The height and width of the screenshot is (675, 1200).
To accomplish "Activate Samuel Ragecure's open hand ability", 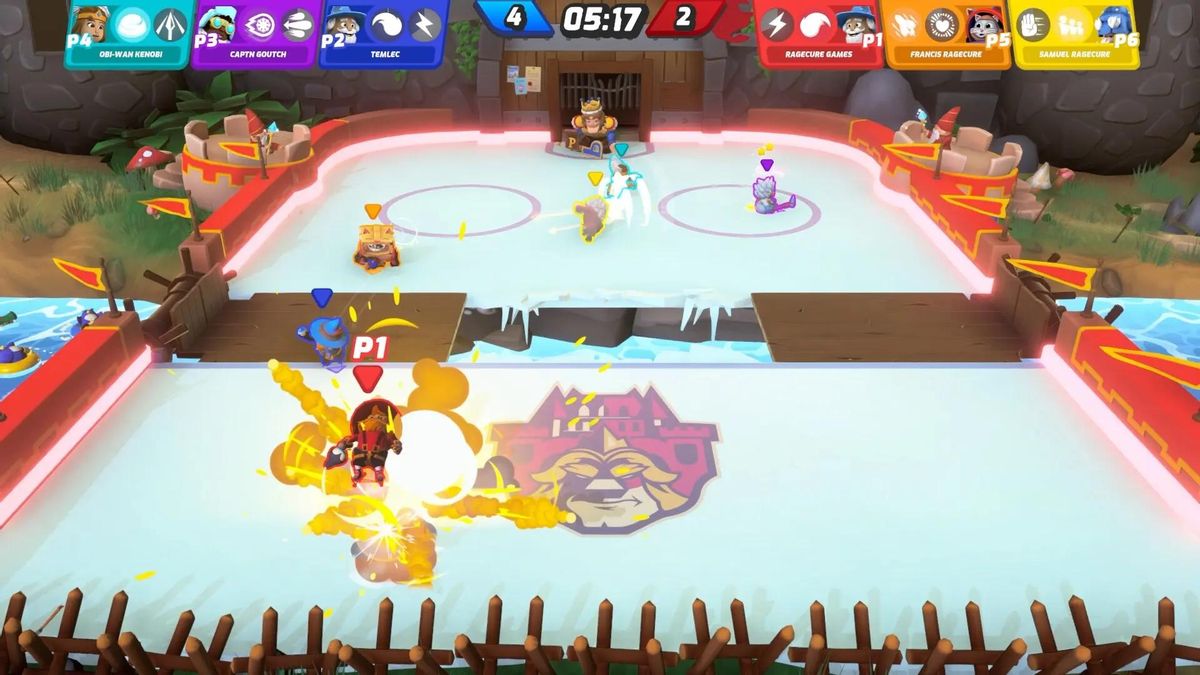I will pyautogui.click(x=1033, y=24).
